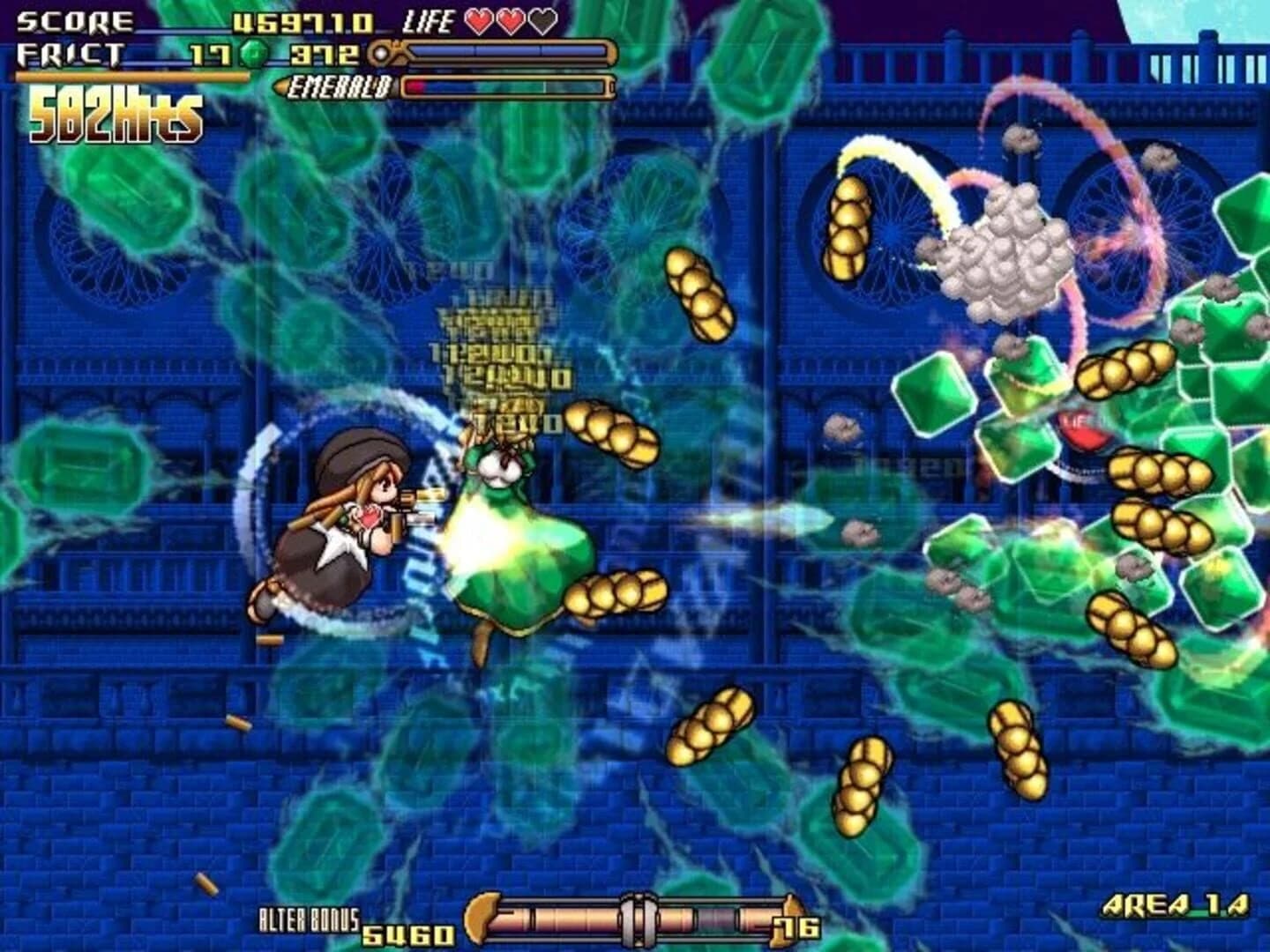Screen dimensions: 1270x952
Task: Toggle the second heart in the LIFE display
Action: pyautogui.click(x=512, y=24)
